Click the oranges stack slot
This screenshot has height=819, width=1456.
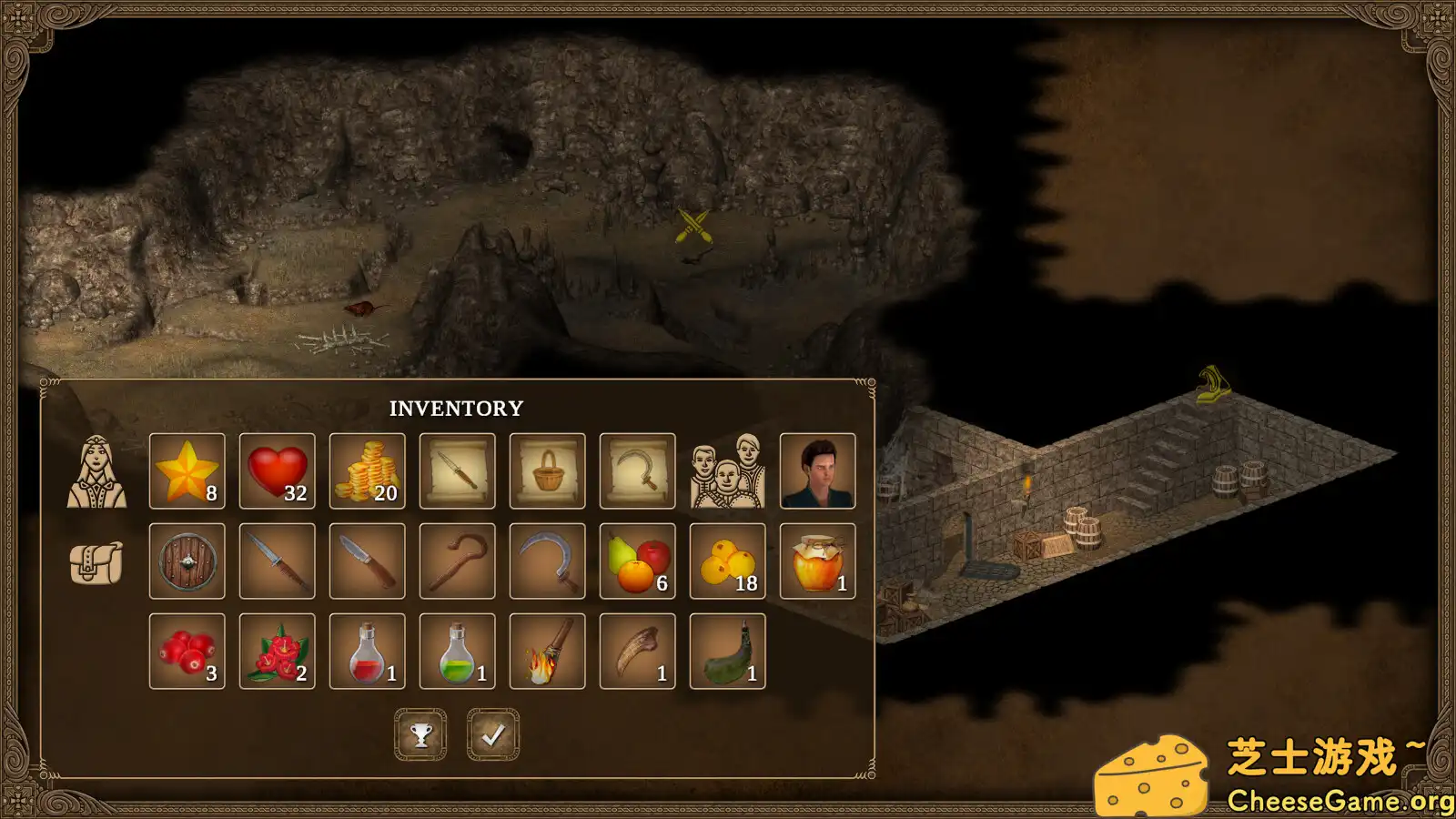pyautogui.click(x=727, y=561)
